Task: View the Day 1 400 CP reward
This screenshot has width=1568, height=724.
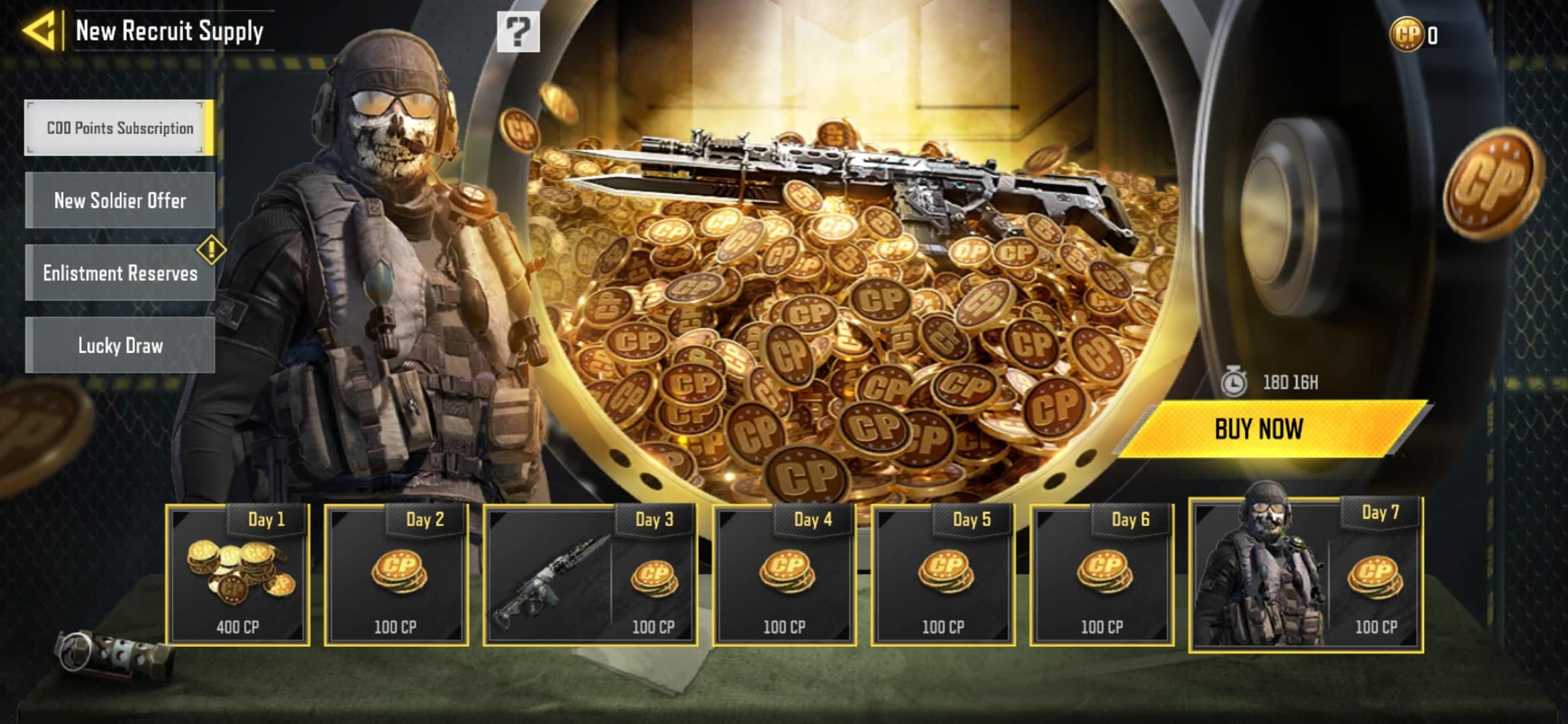Action: (x=238, y=575)
